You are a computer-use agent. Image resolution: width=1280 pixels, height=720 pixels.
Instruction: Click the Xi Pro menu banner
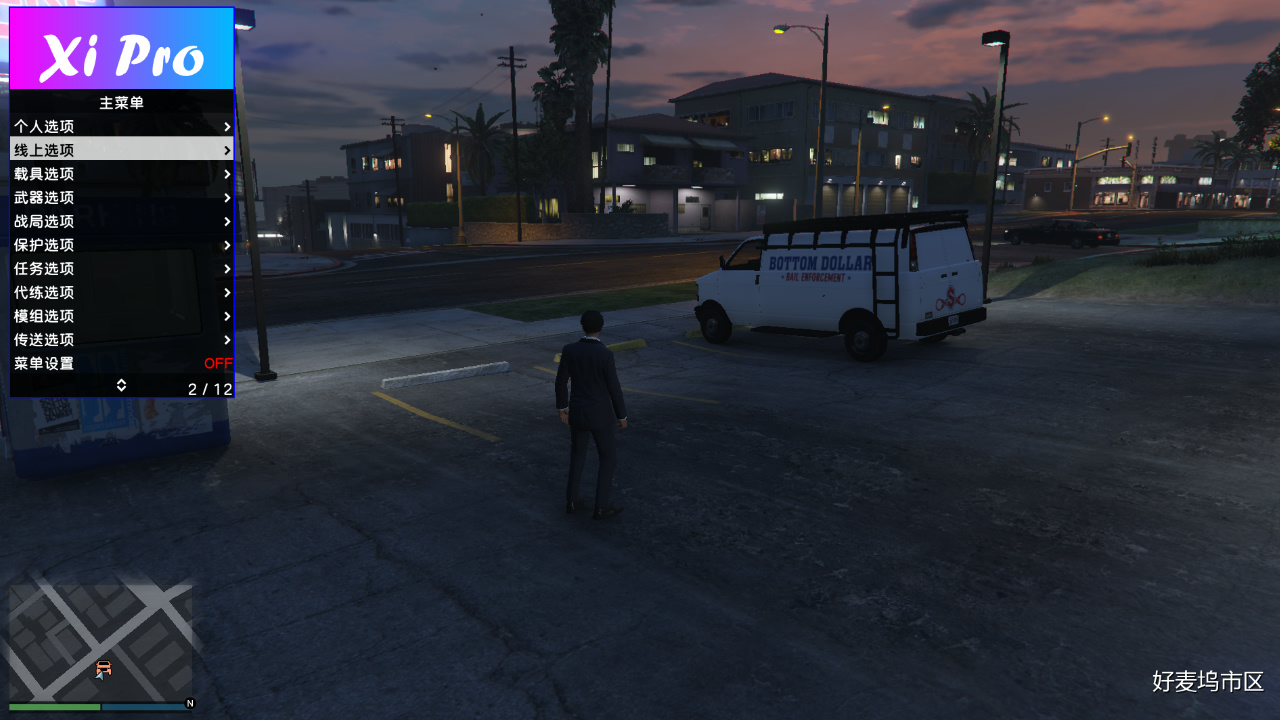click(x=121, y=49)
